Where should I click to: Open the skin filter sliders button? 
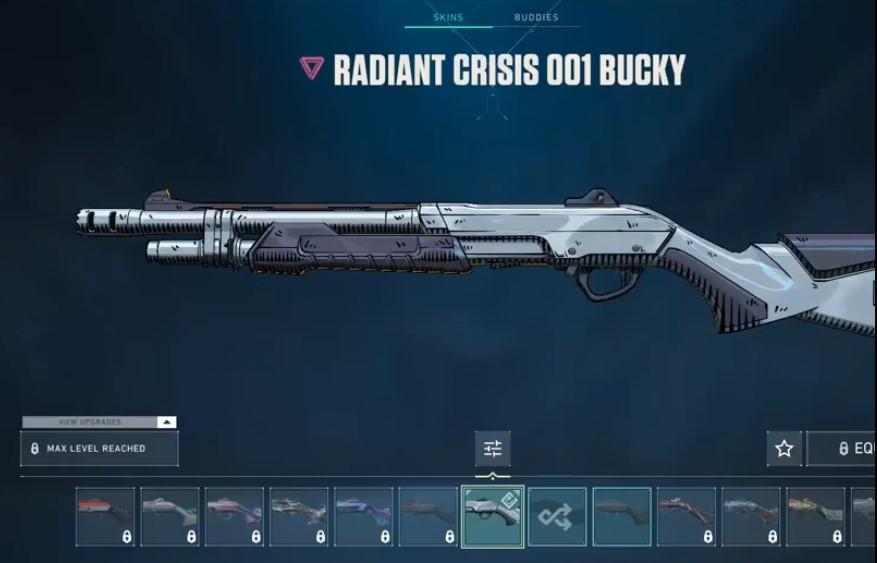pyautogui.click(x=492, y=449)
